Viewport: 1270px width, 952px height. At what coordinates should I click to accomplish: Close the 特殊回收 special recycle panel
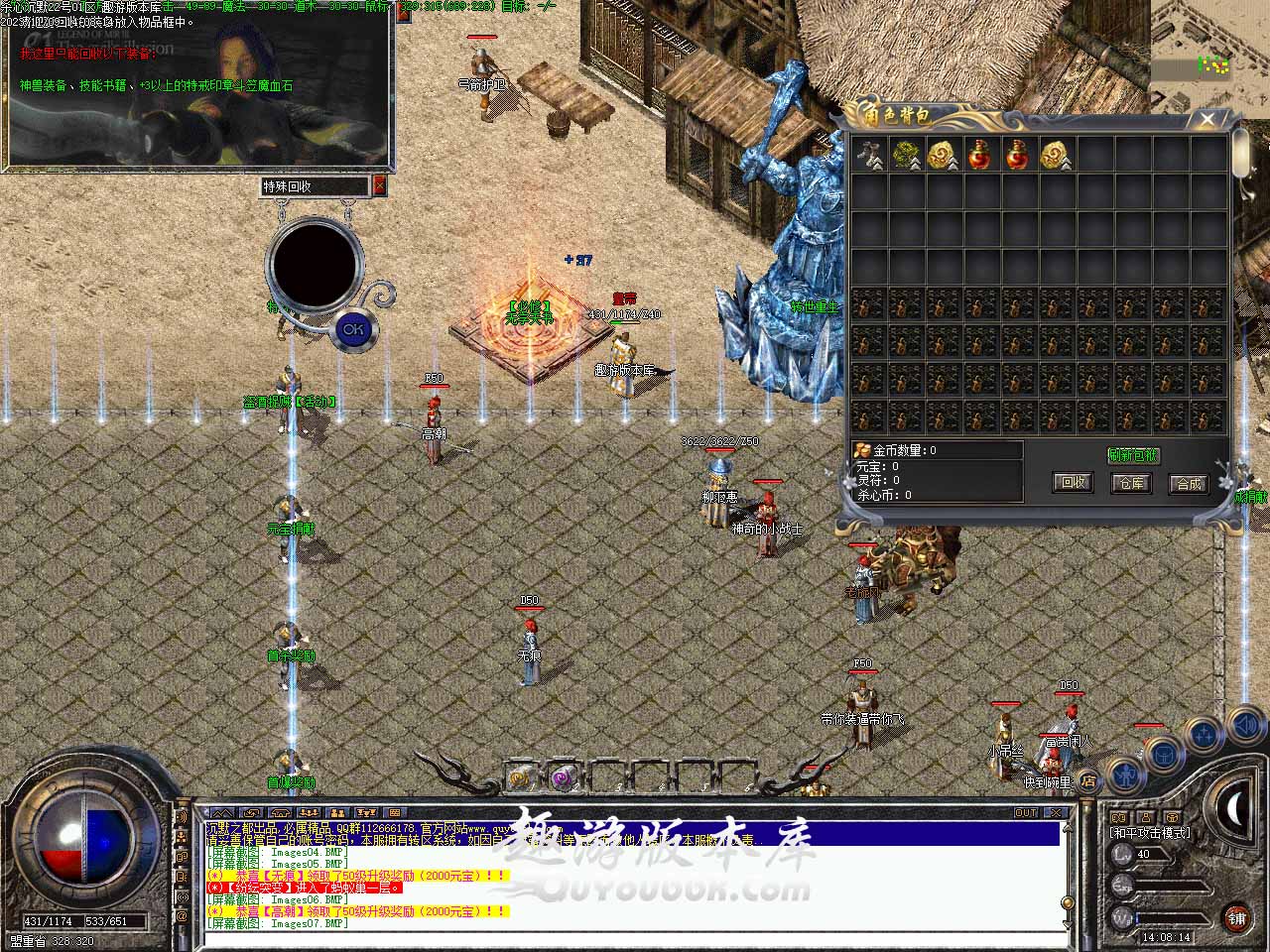(379, 185)
